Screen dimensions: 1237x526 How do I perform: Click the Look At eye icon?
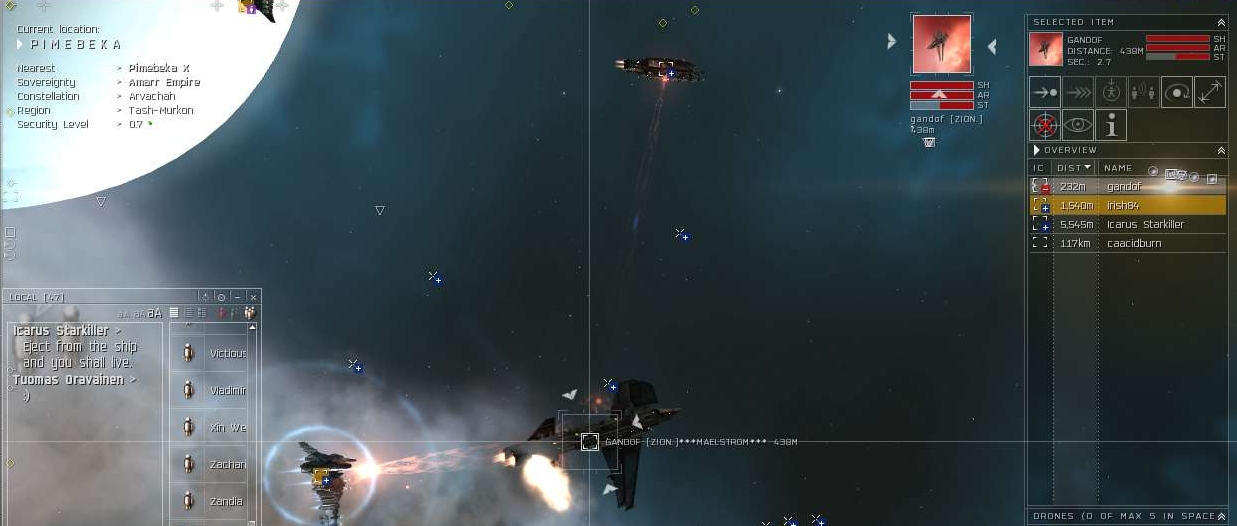1078,125
